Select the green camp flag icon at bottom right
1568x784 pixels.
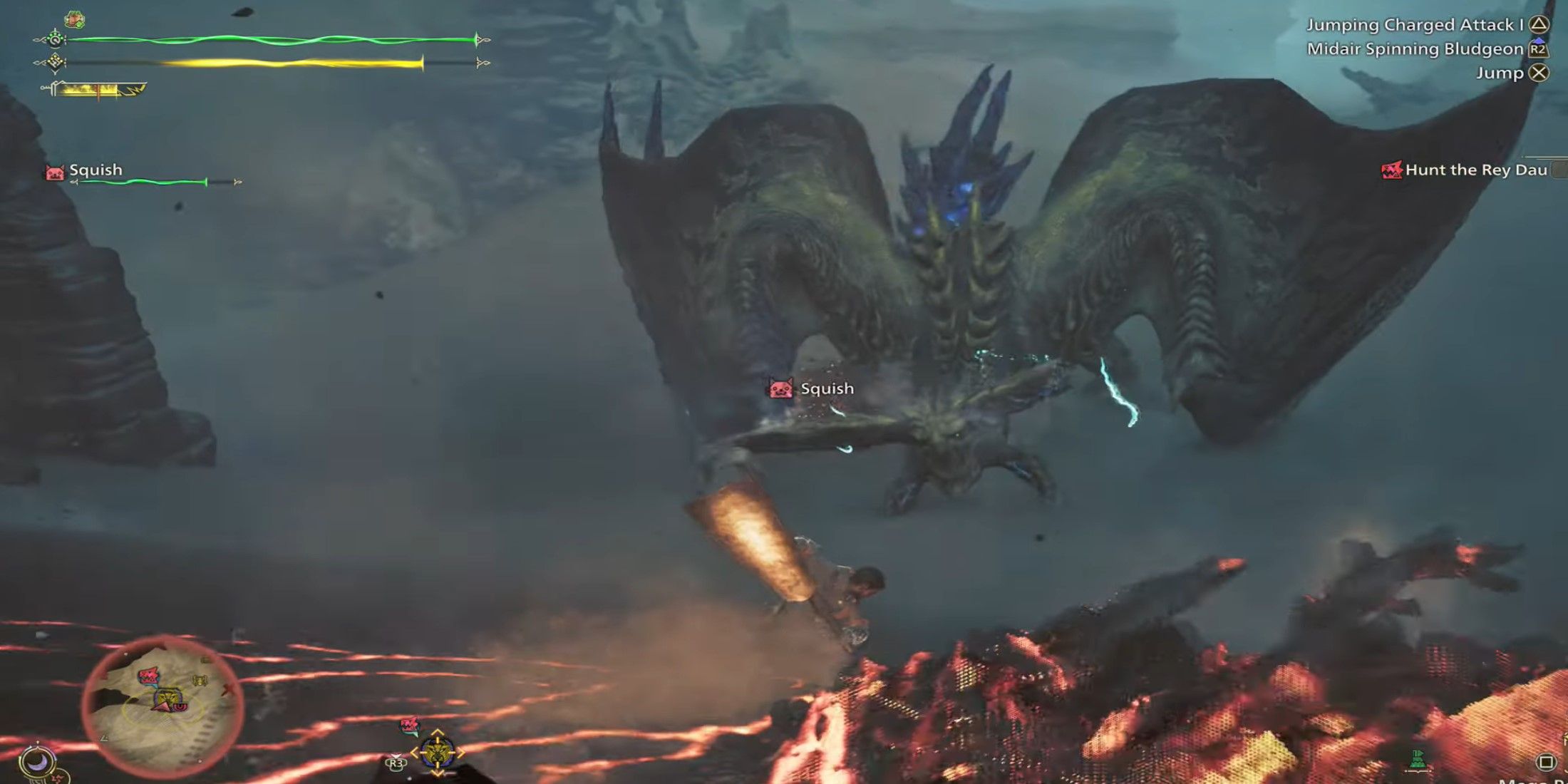point(1416,758)
